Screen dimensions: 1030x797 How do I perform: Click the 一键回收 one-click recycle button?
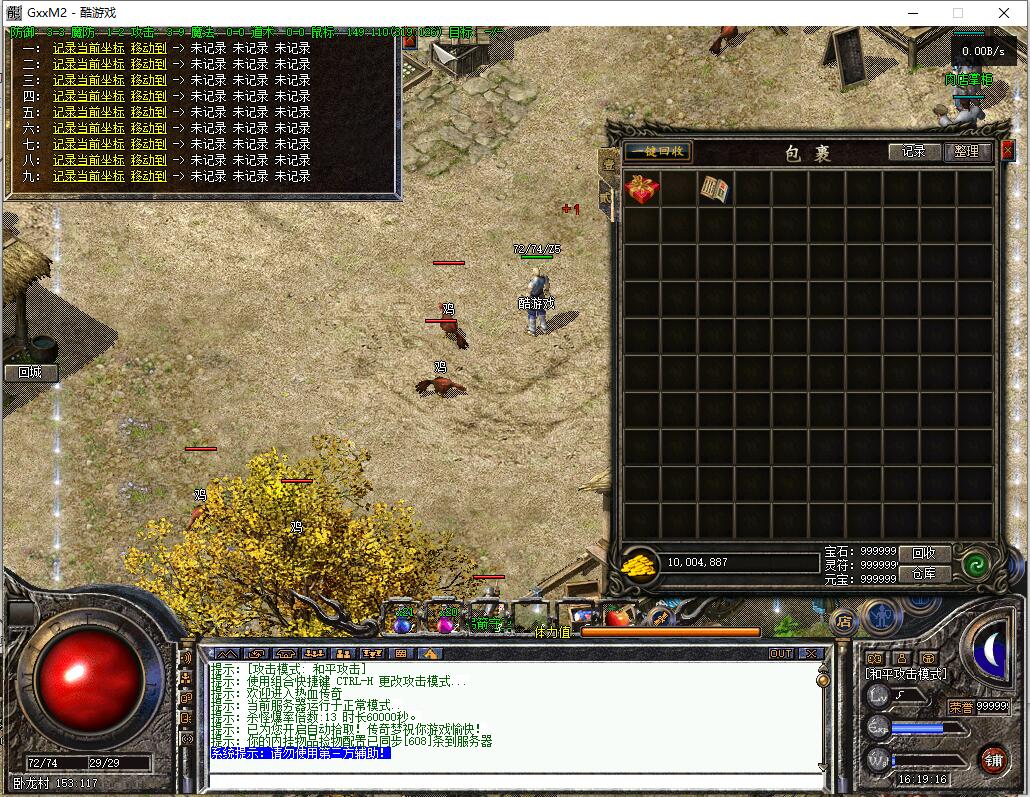(657, 152)
